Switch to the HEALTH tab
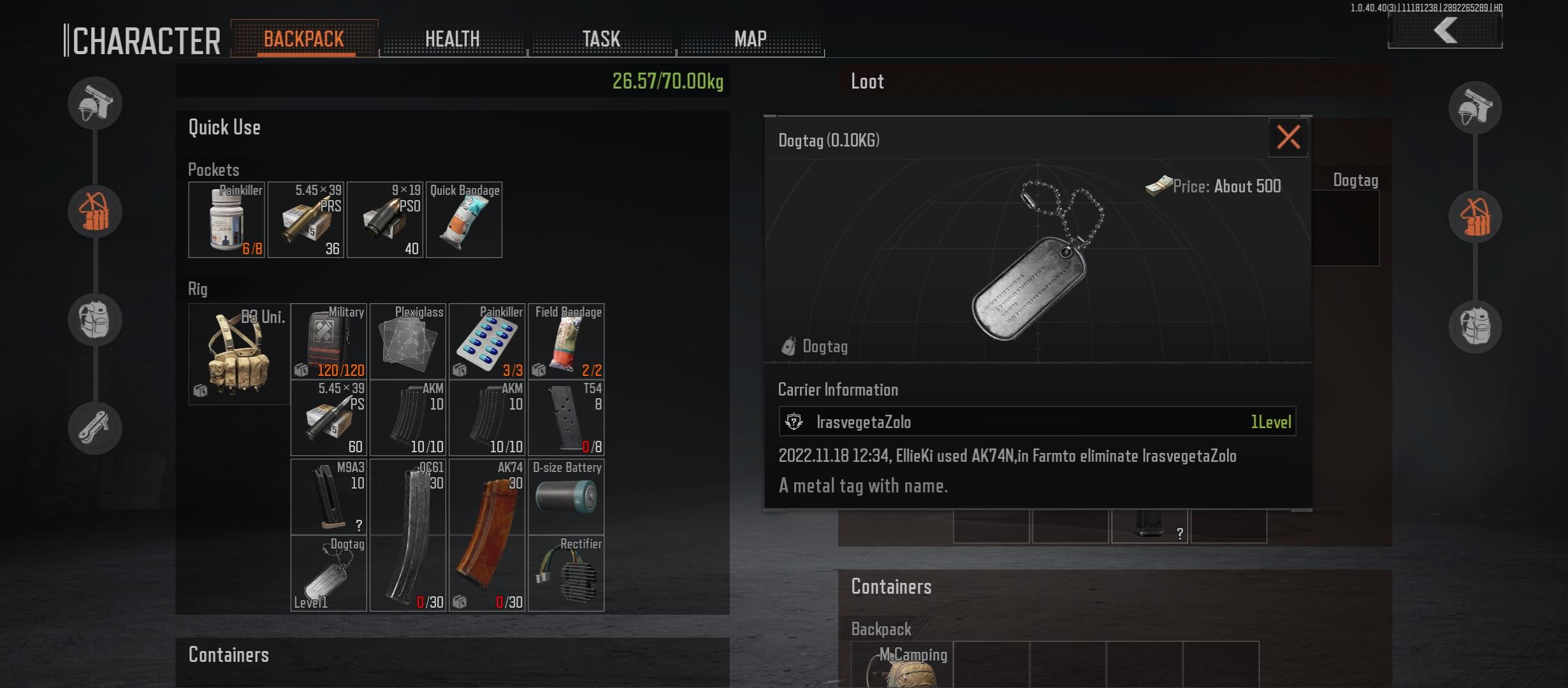The height and width of the screenshot is (688, 1568). tap(453, 38)
